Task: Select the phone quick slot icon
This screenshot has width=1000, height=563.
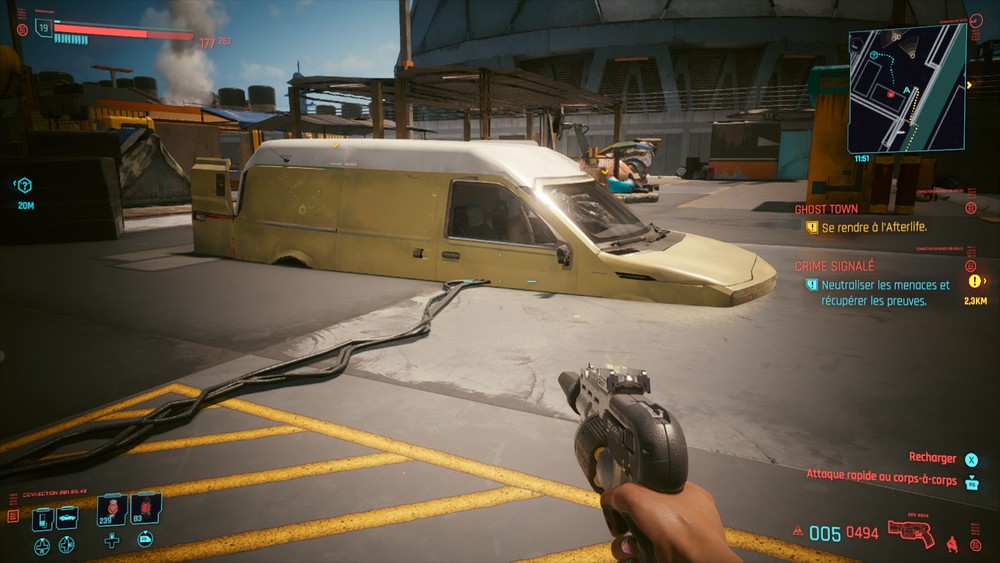Action: coord(43,519)
